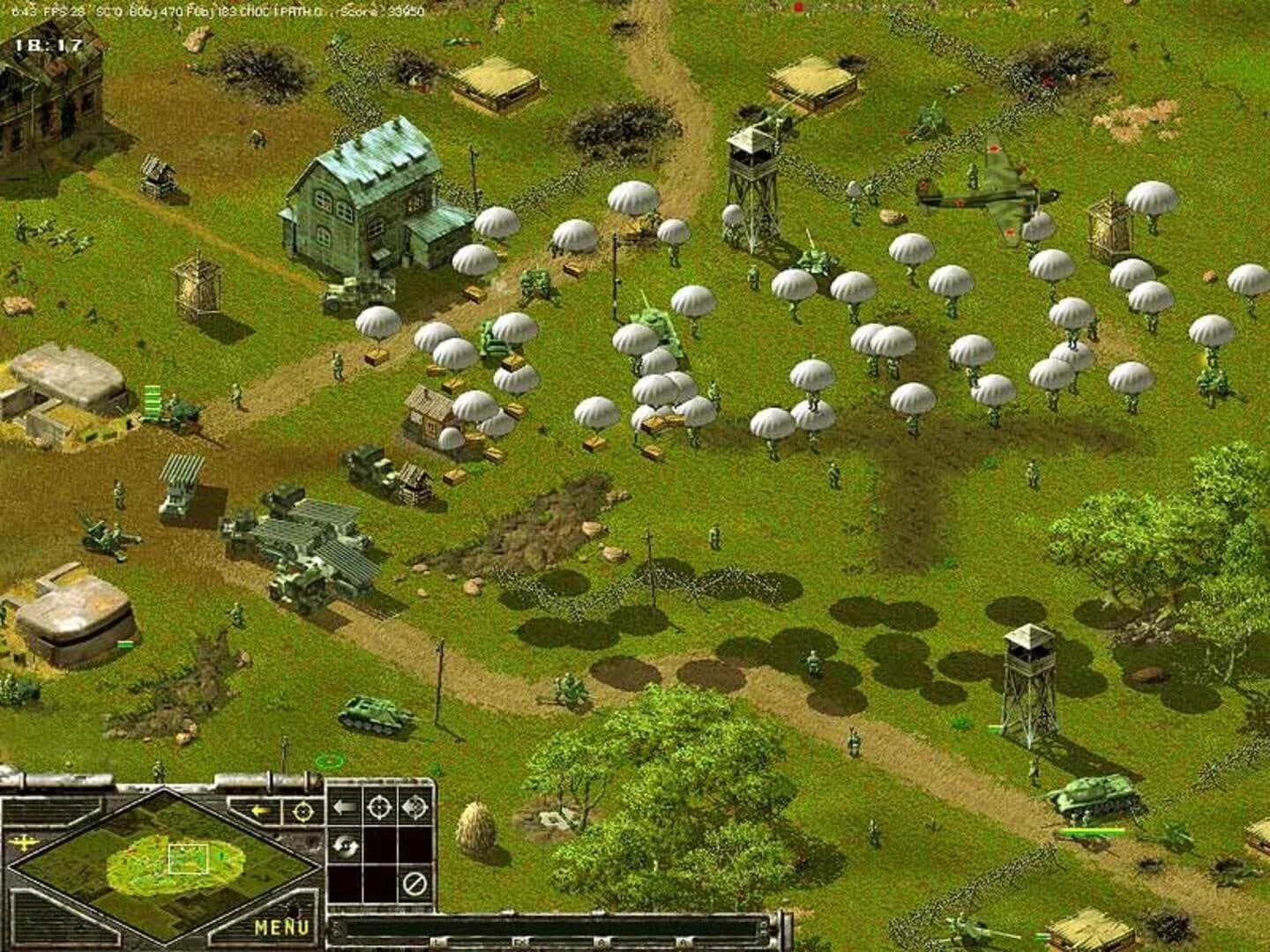1270x952 pixels.
Task: Click the rotate arrows command icon
Action: [x=347, y=846]
